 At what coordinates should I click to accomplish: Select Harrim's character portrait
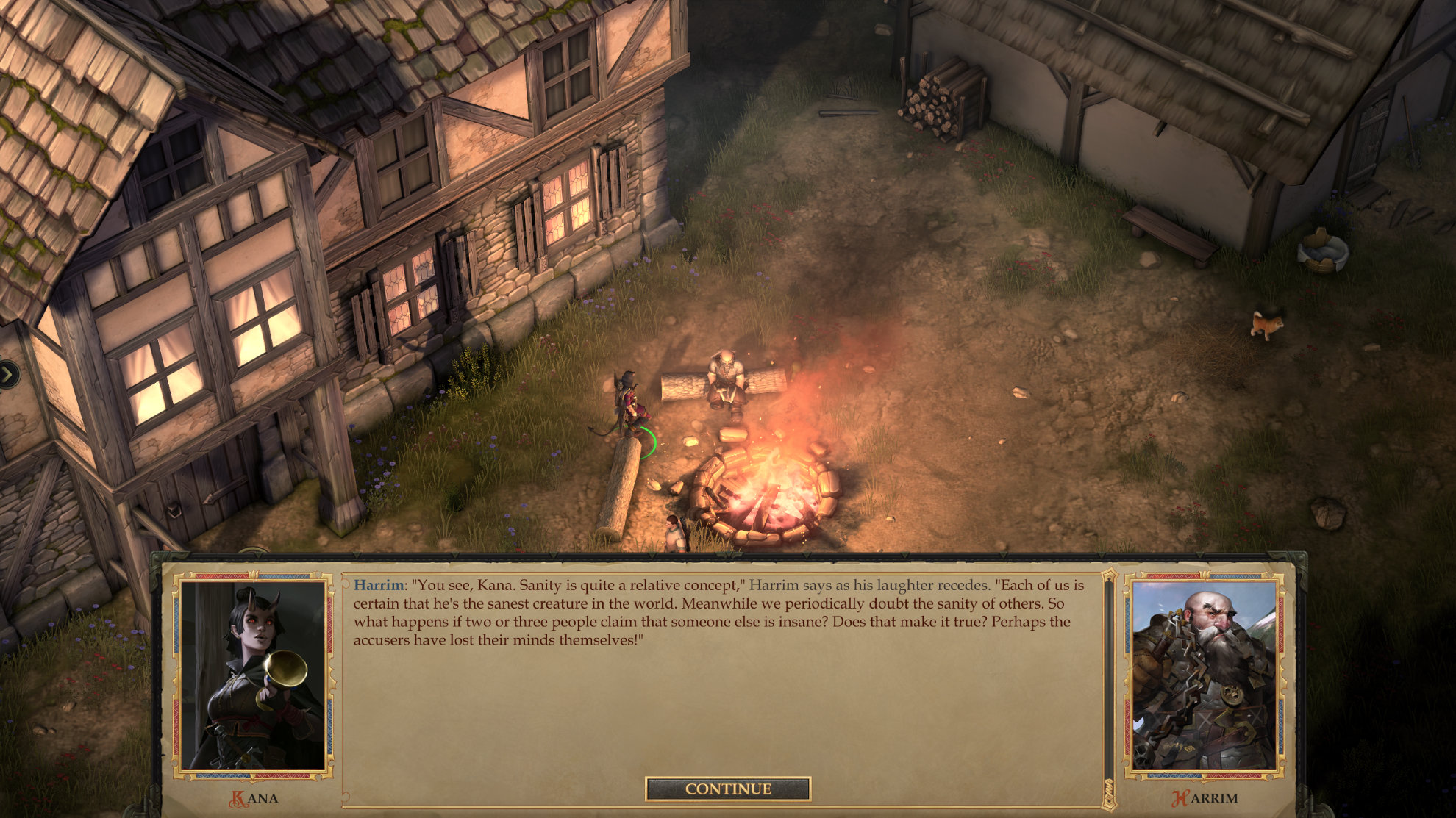1204,675
